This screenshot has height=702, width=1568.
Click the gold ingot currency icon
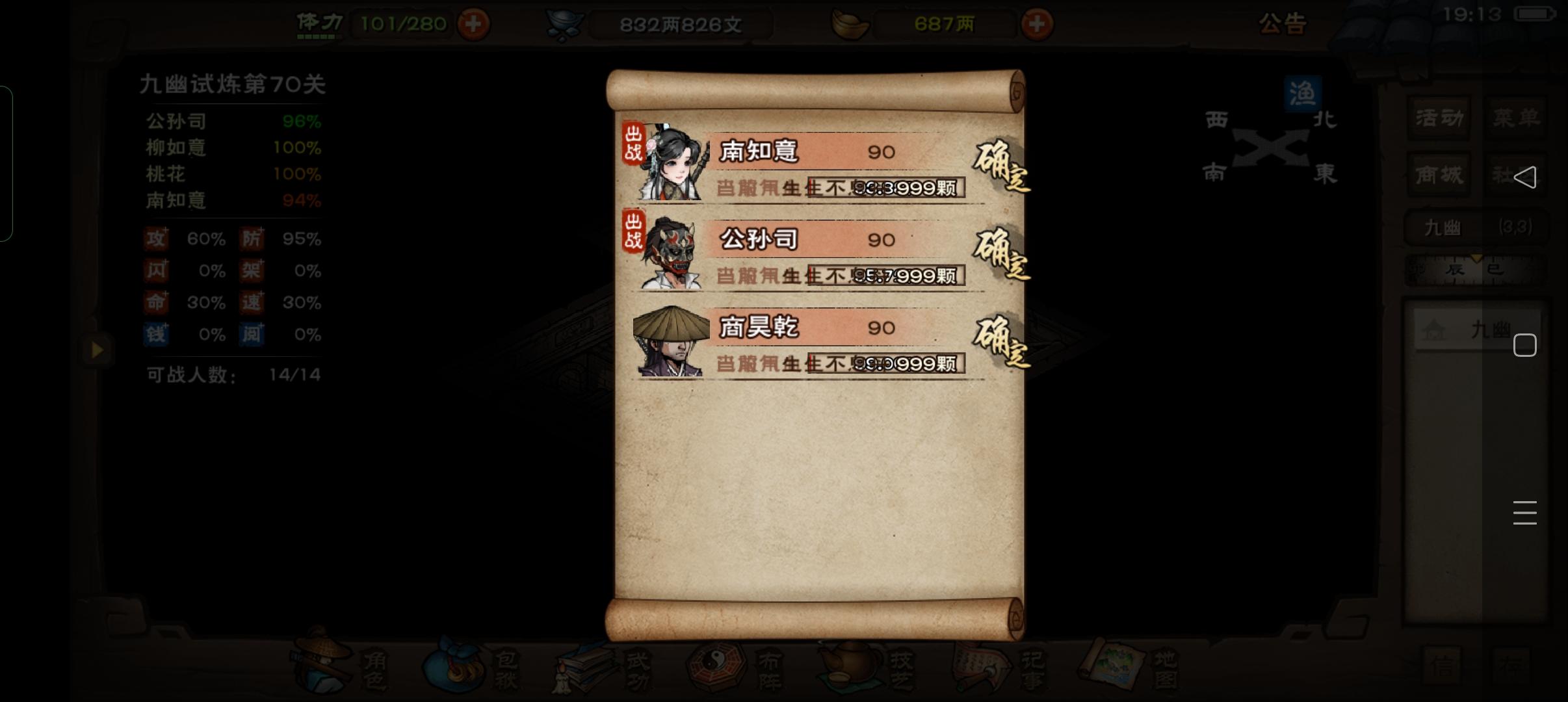[850, 23]
